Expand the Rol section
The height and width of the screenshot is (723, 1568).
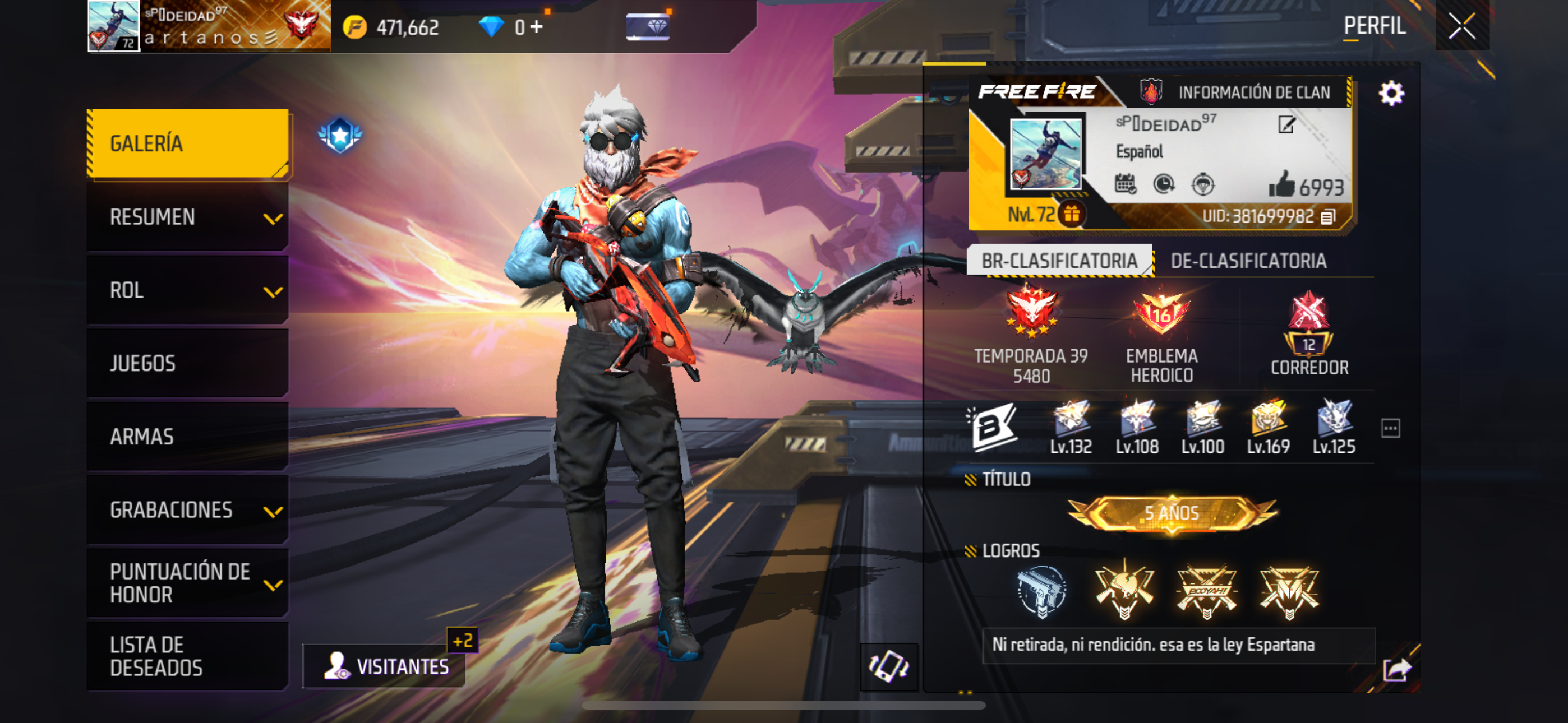pyautogui.click(x=187, y=290)
